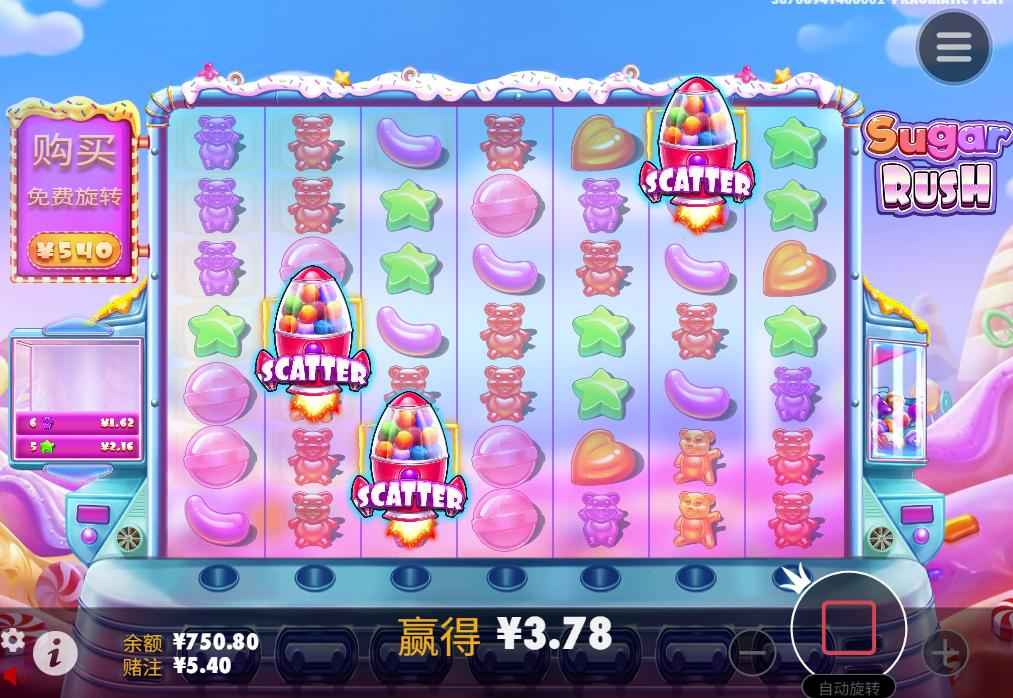The image size is (1013, 698).
Task: Increase the bet with the plus button
Action: pyautogui.click(x=944, y=653)
